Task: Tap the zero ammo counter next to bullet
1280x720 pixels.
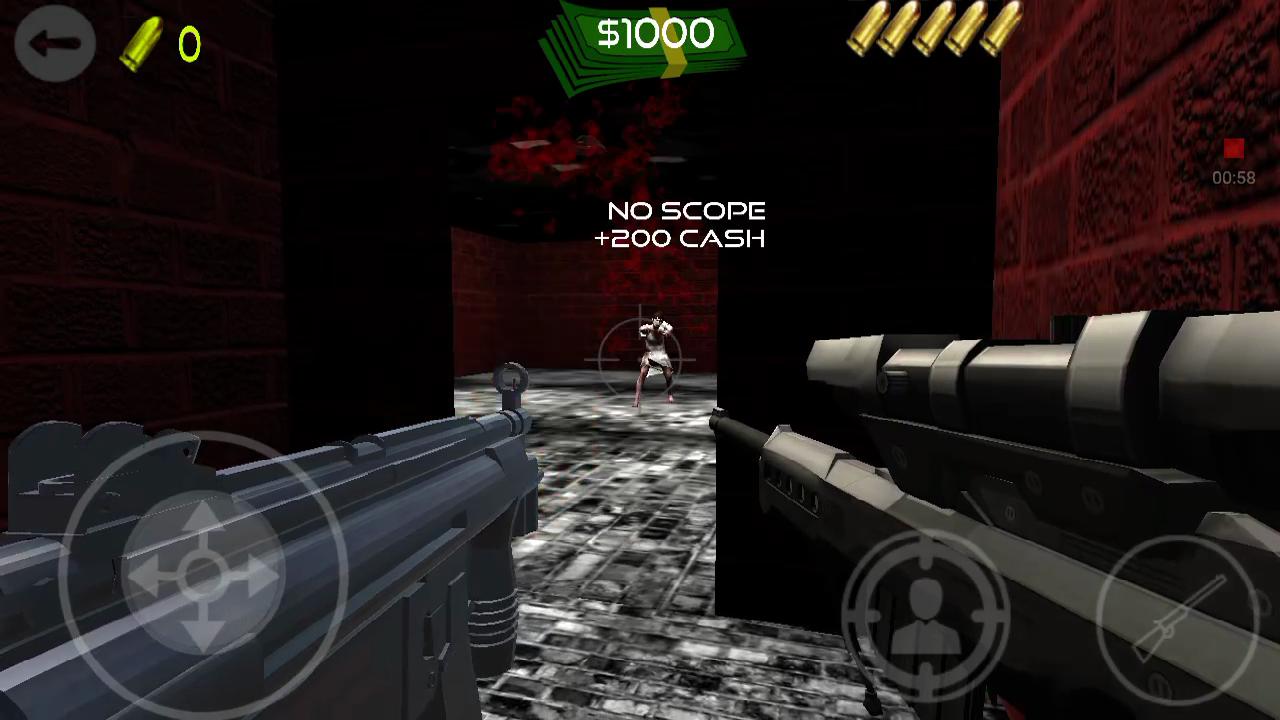Action: pyautogui.click(x=188, y=42)
